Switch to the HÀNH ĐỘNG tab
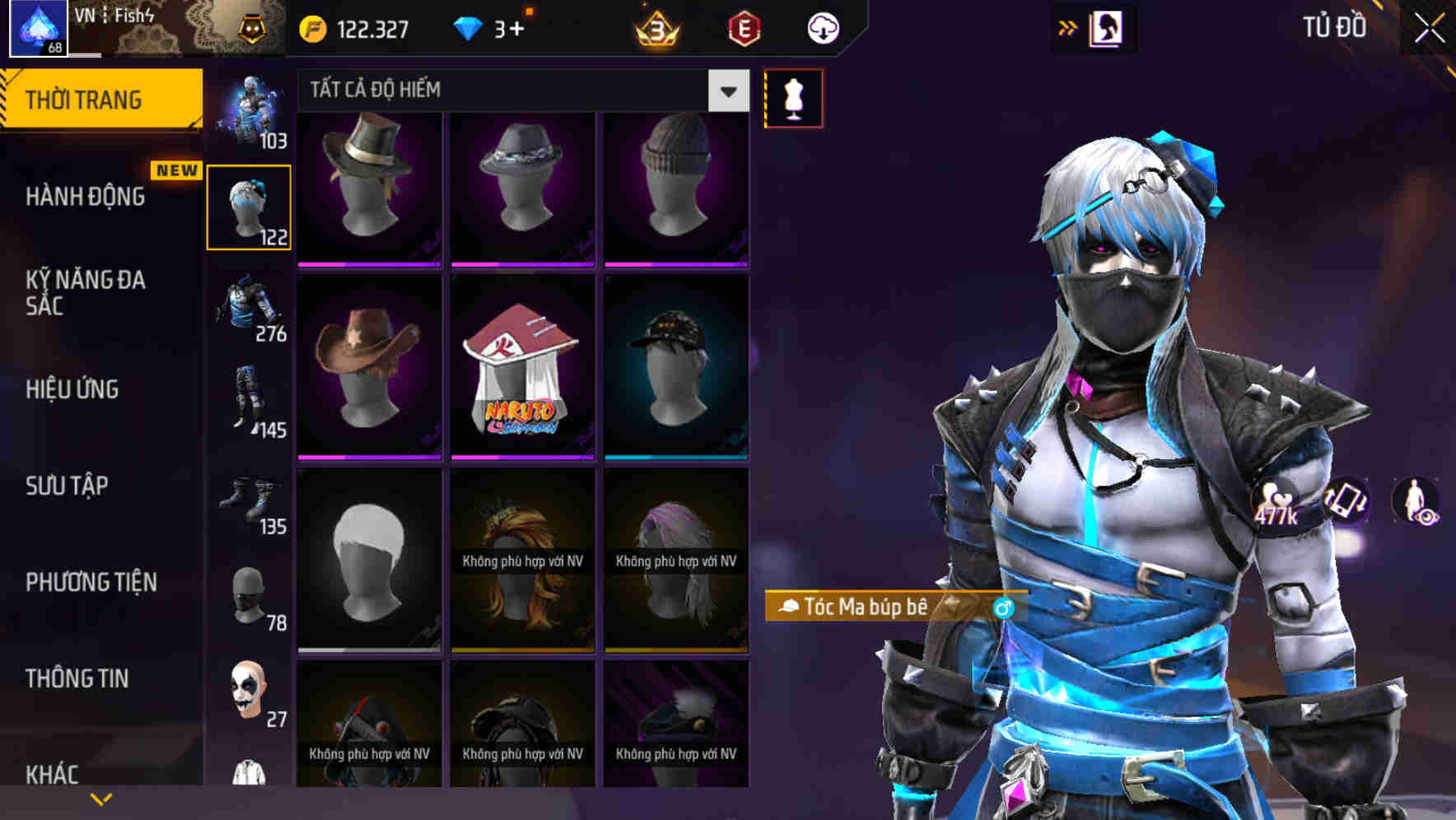1456x820 pixels. 85,197
